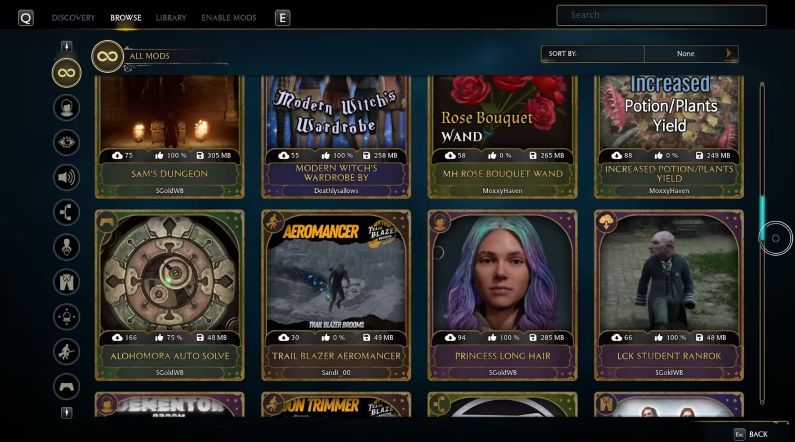This screenshot has width=795, height=442.
Task: Go to the Enable Mods tab
Action: 228,18
